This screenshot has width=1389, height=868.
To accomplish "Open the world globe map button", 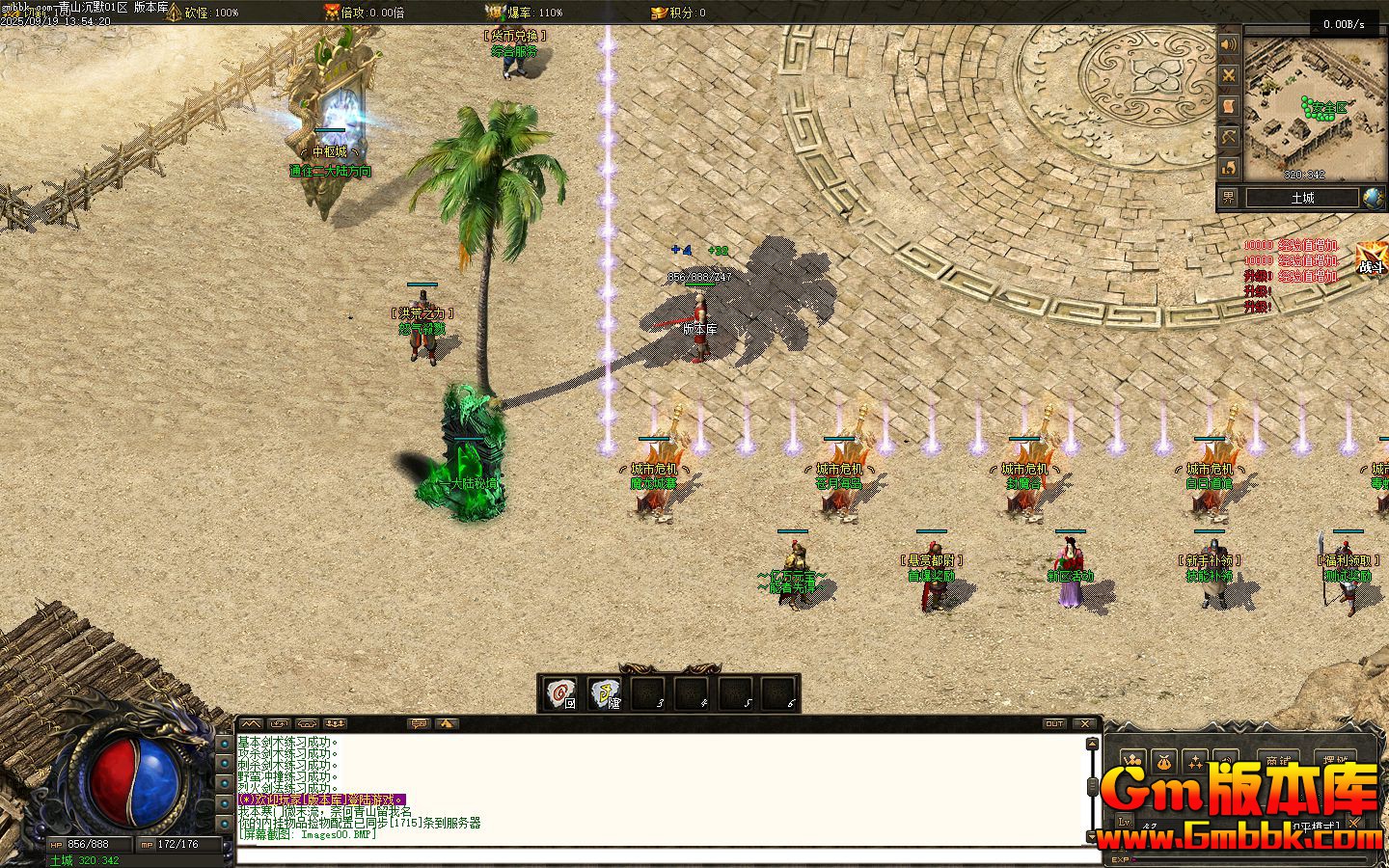I will click(x=1373, y=199).
